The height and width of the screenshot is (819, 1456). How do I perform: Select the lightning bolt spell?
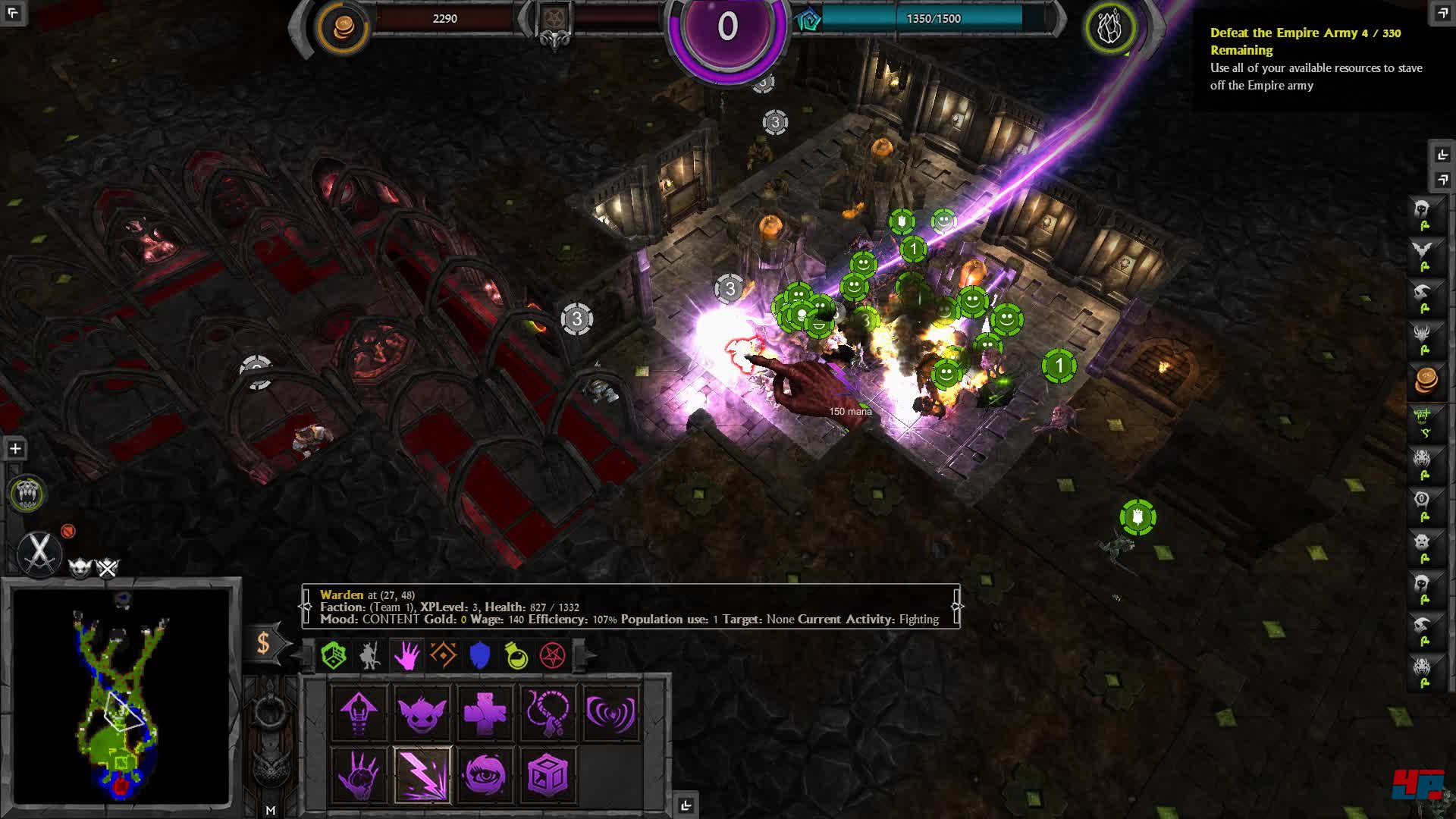(x=422, y=775)
